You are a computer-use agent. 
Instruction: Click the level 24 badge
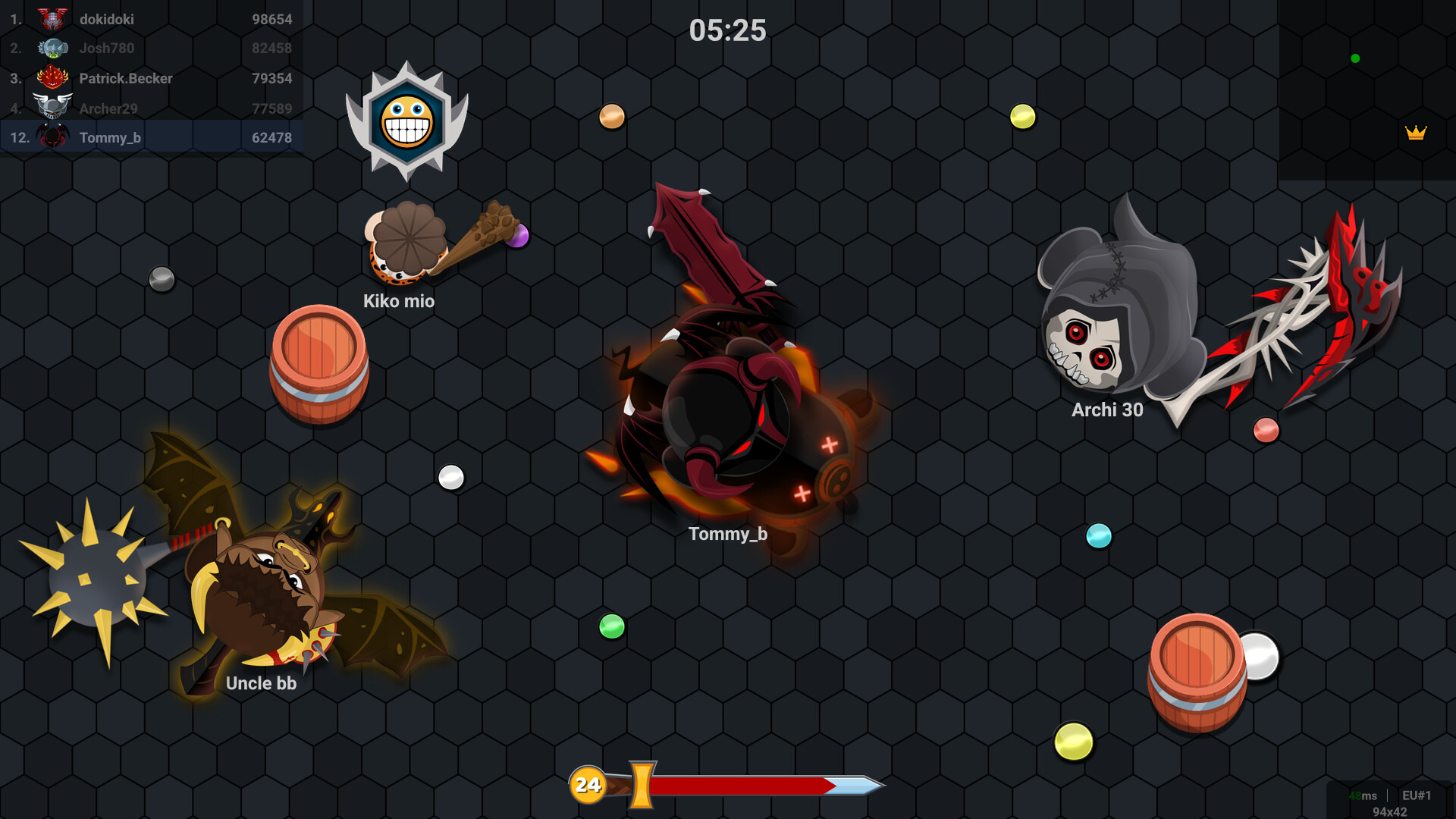[x=588, y=784]
